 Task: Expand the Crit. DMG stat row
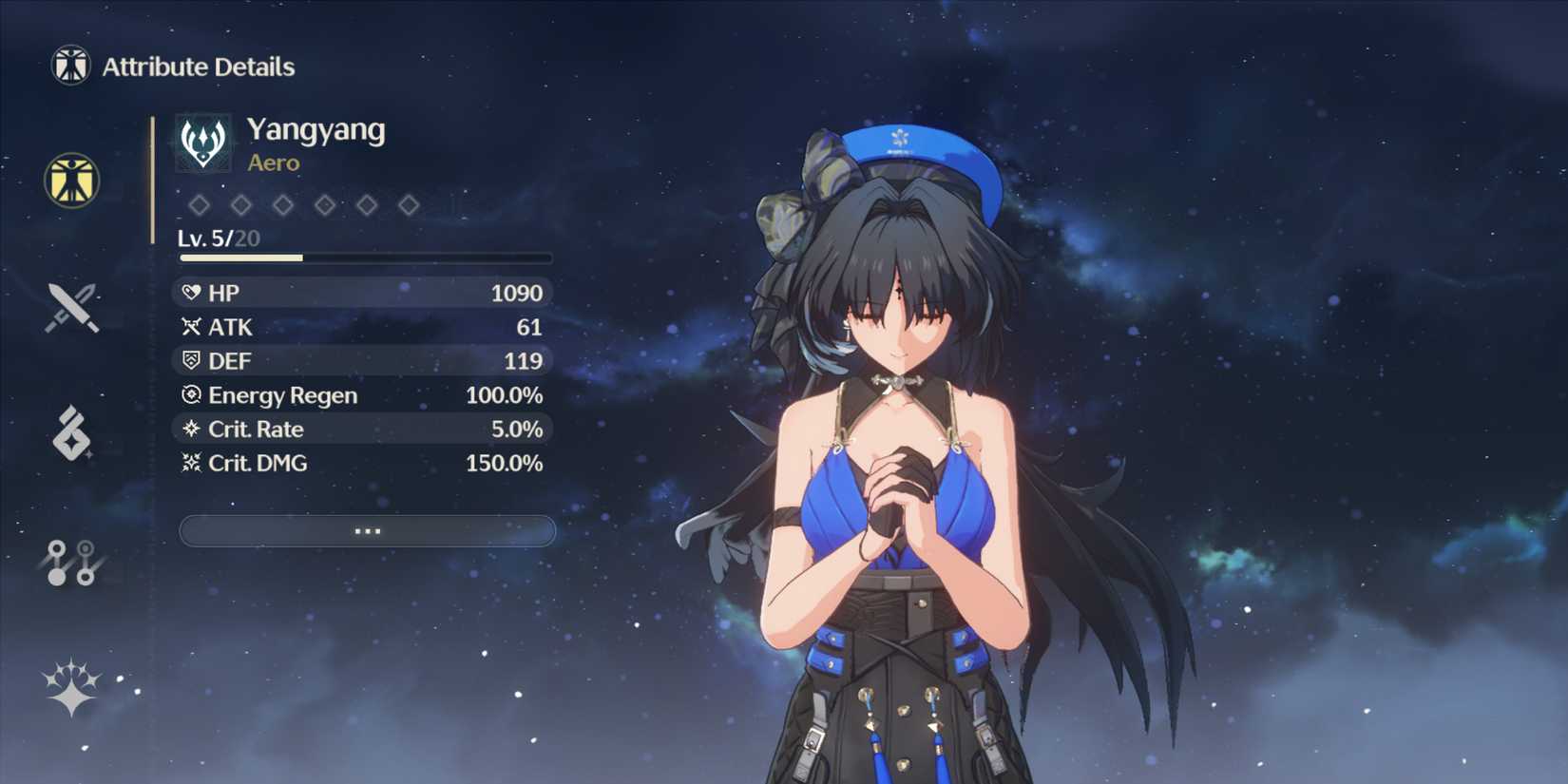(x=361, y=463)
